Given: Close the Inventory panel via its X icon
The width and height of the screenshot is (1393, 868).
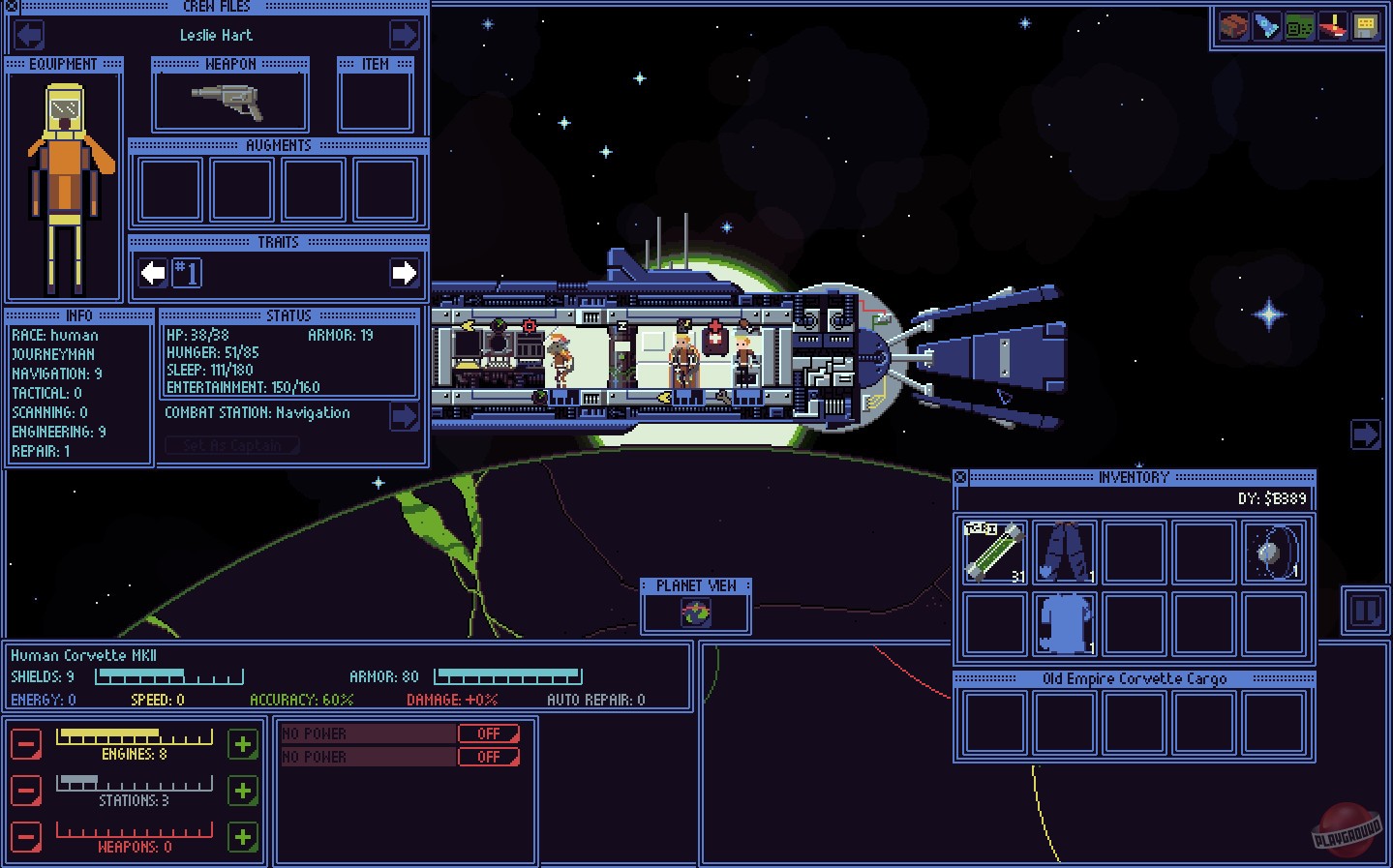Looking at the screenshot, I should [960, 476].
